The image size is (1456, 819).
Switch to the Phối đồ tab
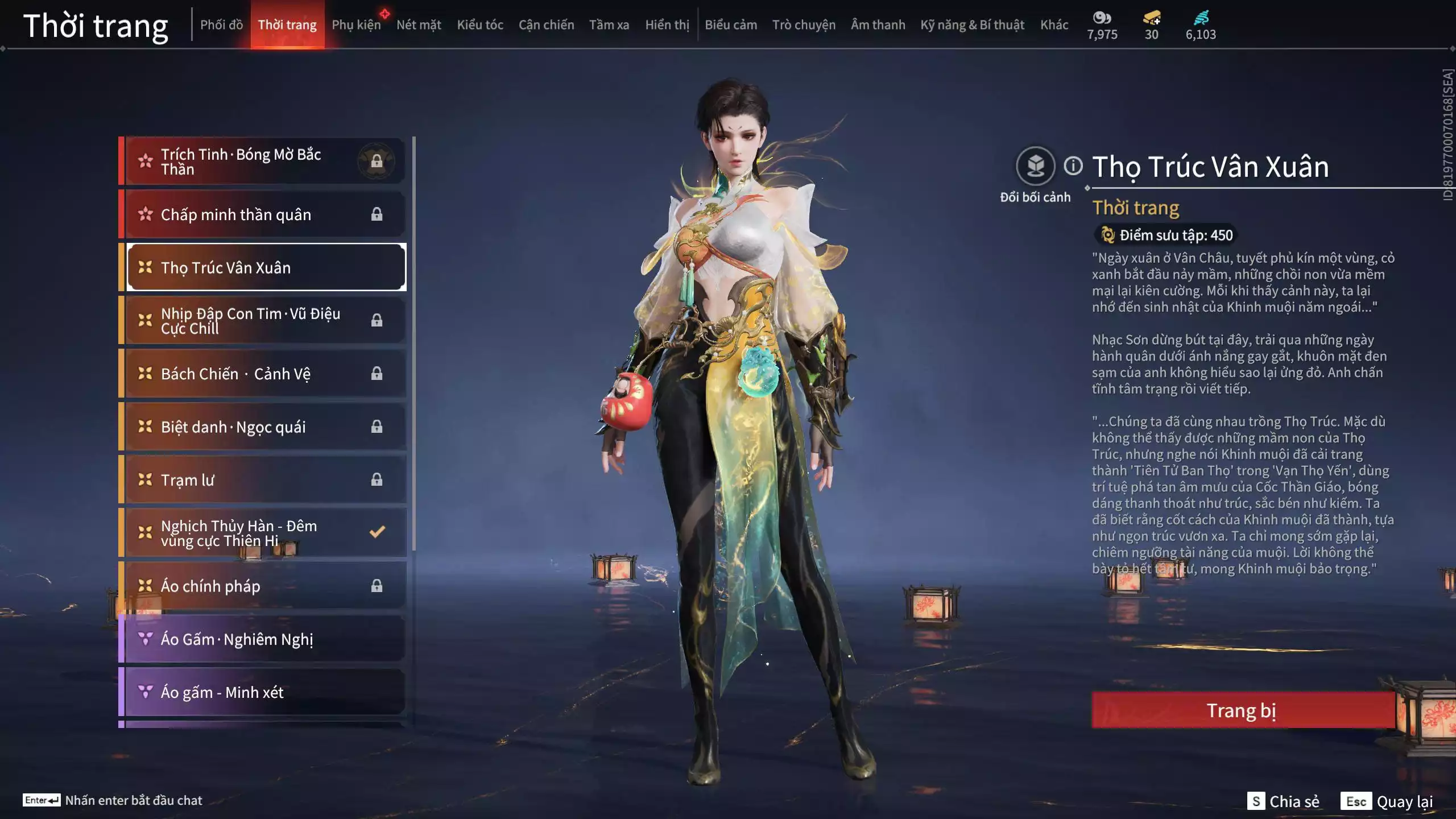221,24
